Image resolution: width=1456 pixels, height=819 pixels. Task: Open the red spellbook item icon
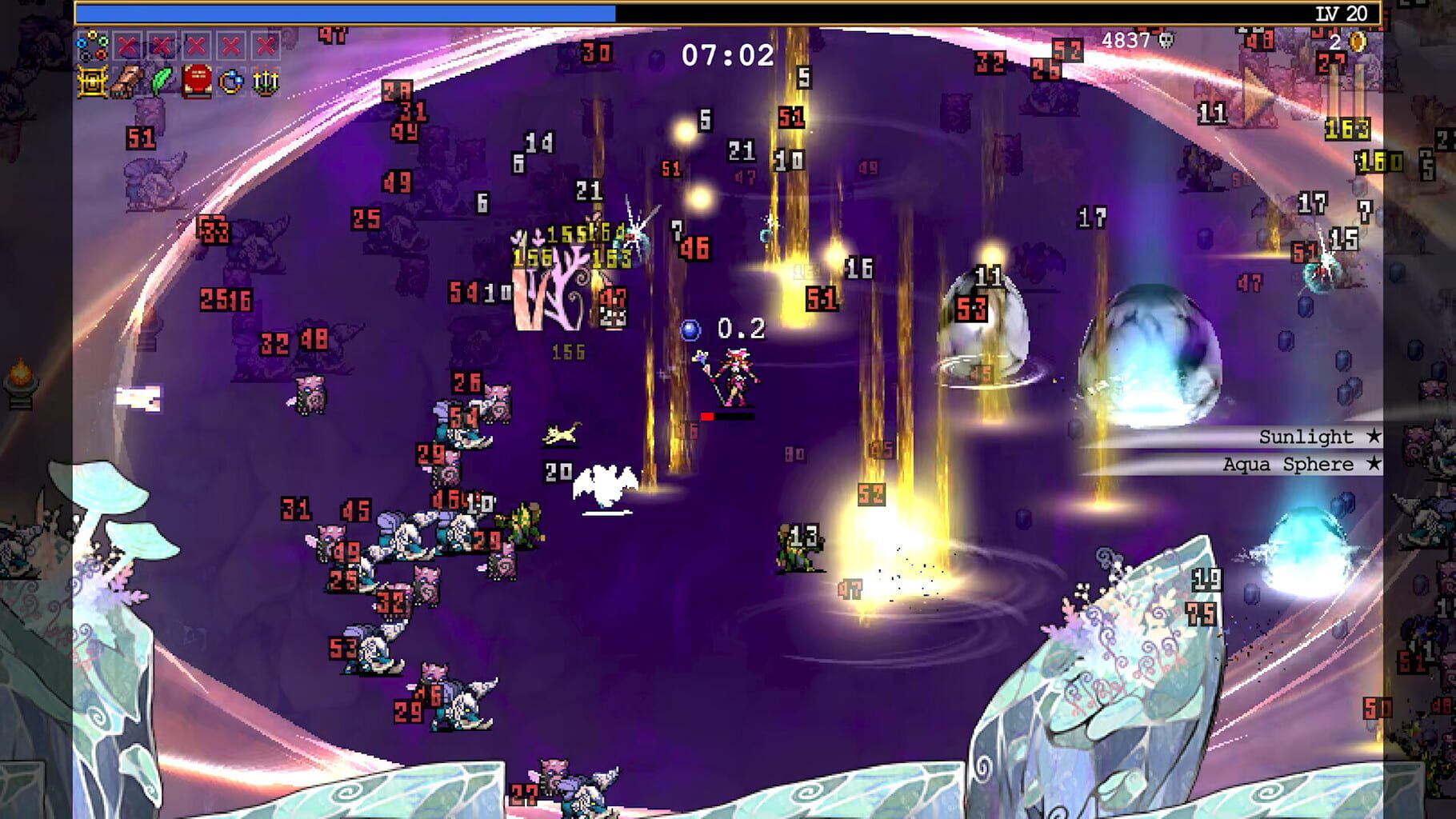pos(196,82)
